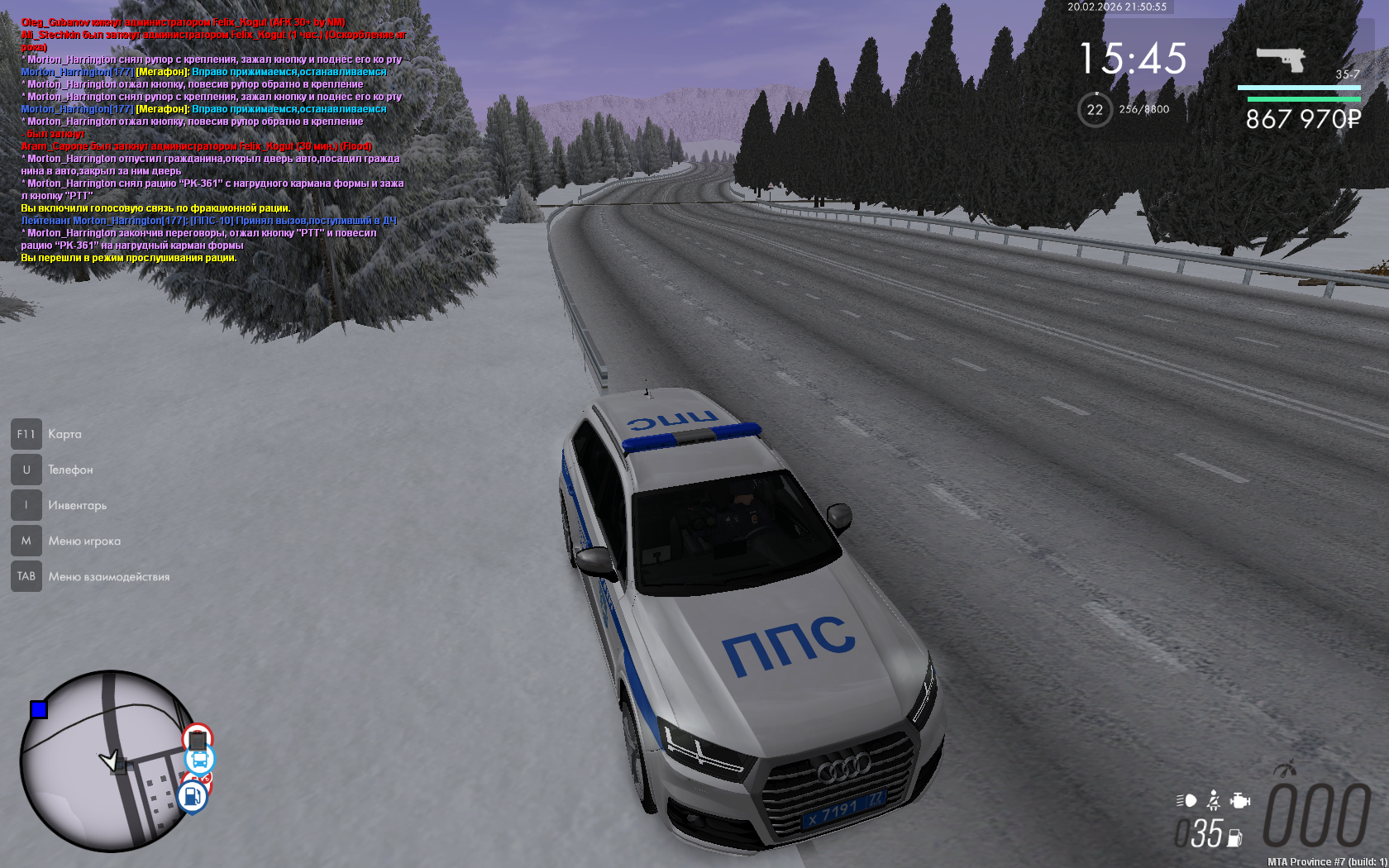
Task: Click the circular minimap
Action: (x=106, y=761)
